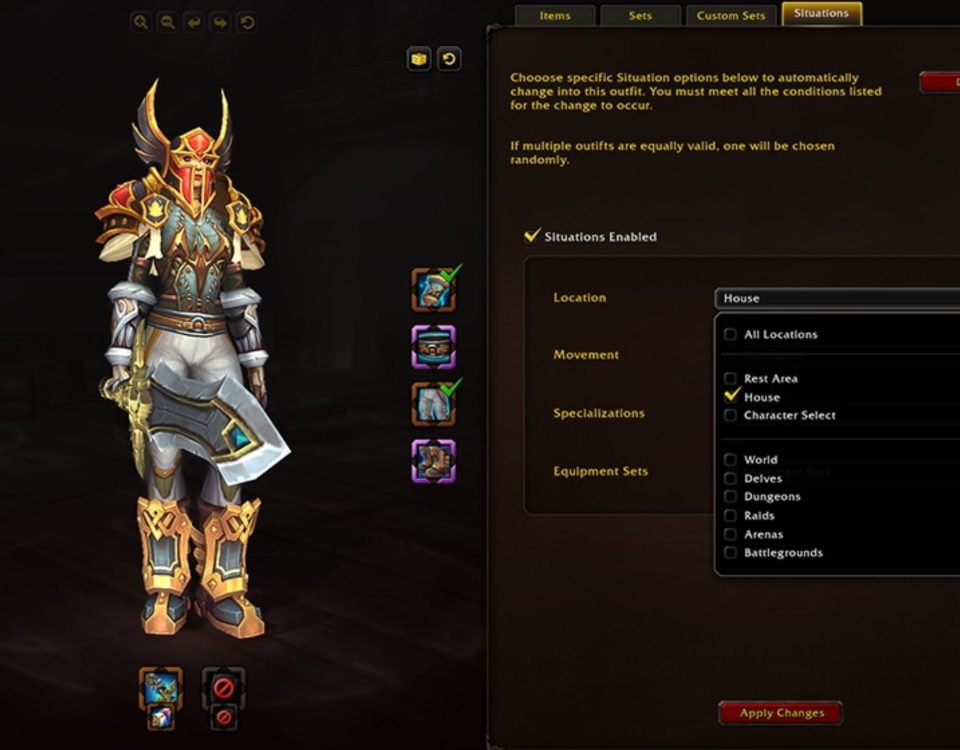Zoom out the character preview
The image size is (960, 750).
[x=167, y=21]
